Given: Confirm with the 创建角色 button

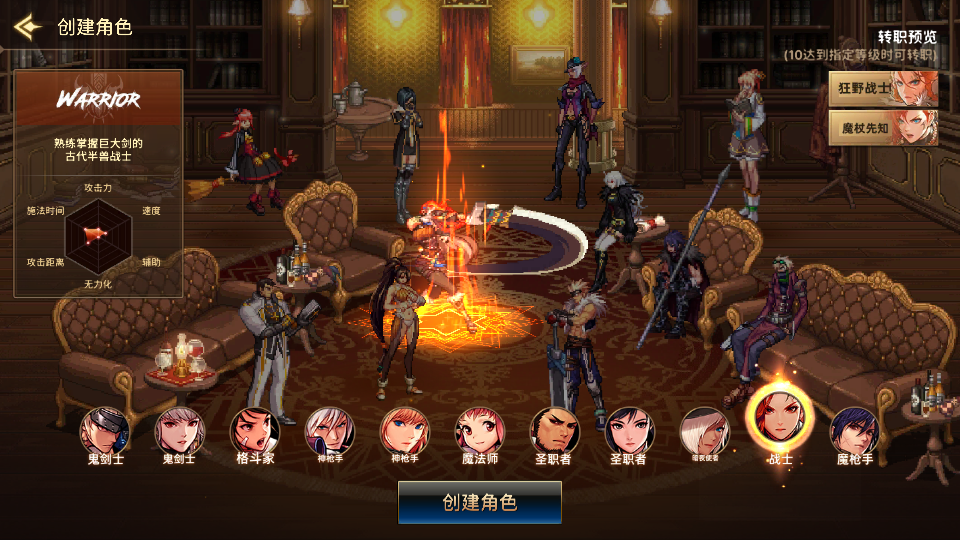Looking at the screenshot, I should (480, 502).
